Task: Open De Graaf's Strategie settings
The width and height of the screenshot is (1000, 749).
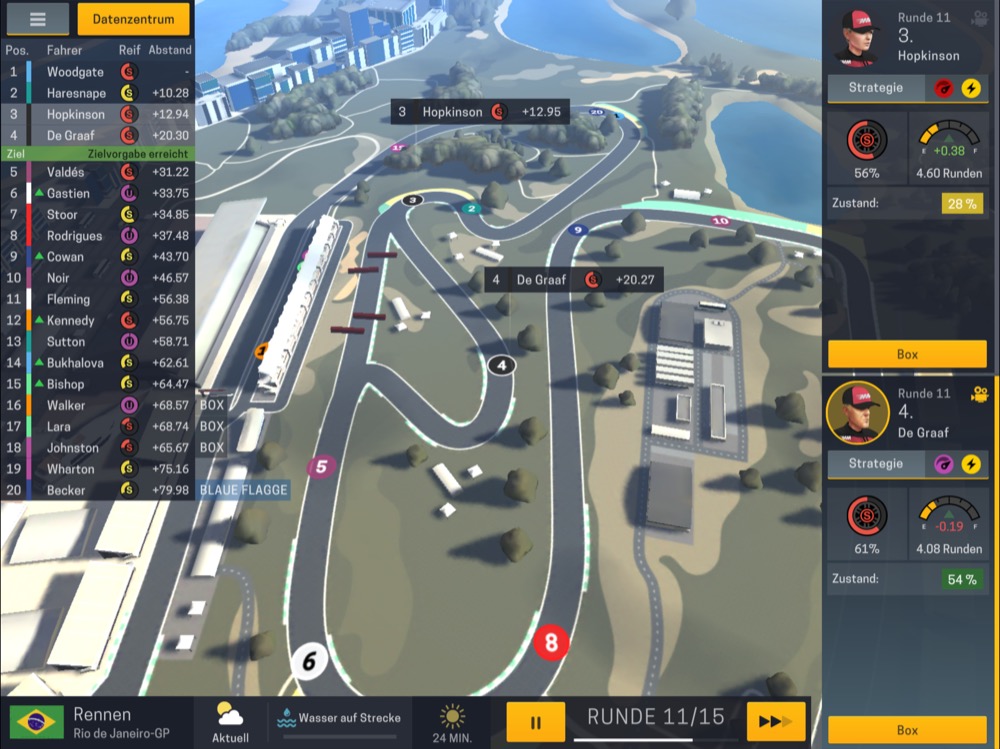Action: [x=876, y=464]
